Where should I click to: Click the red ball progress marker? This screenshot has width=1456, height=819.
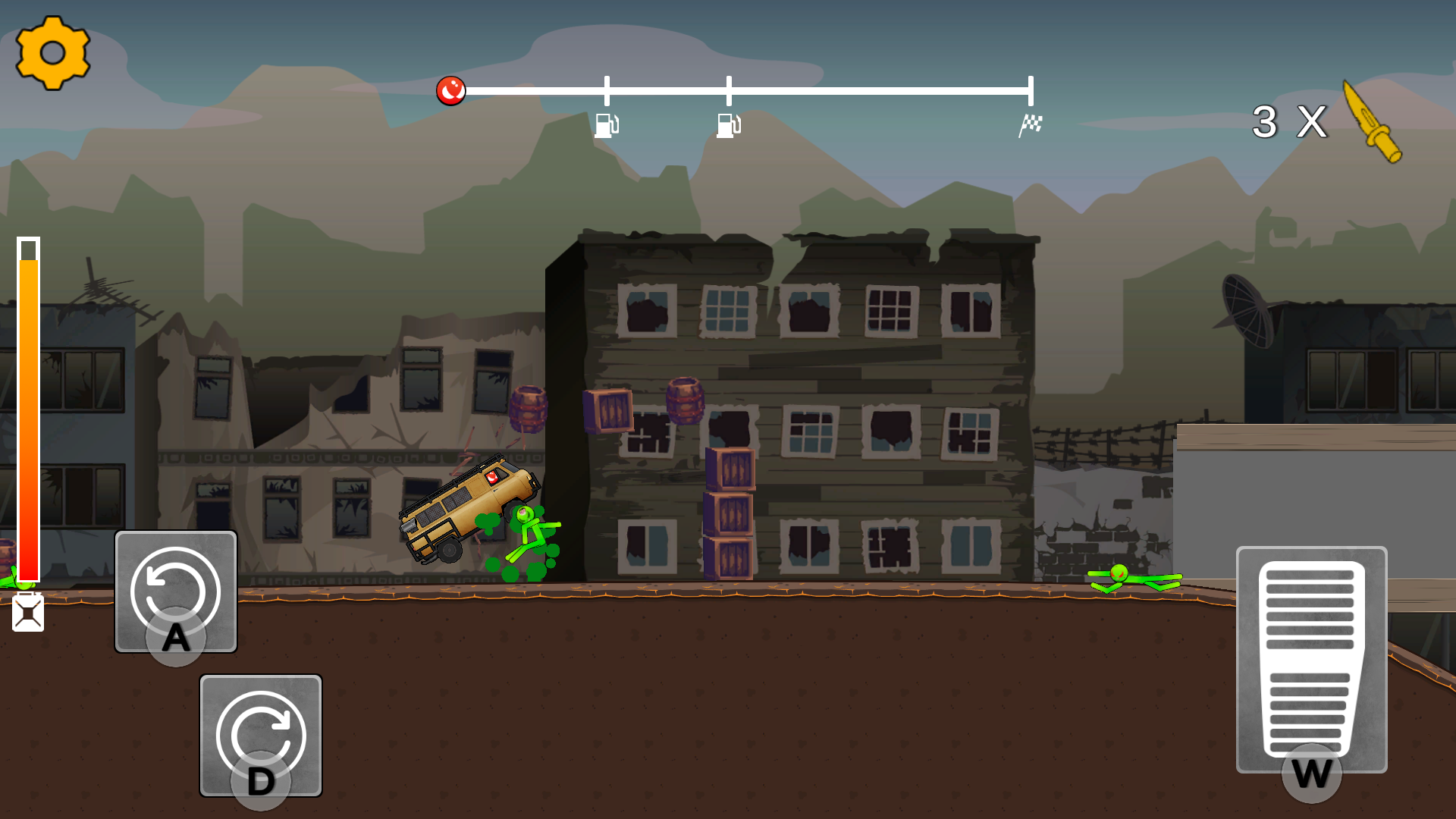451,91
